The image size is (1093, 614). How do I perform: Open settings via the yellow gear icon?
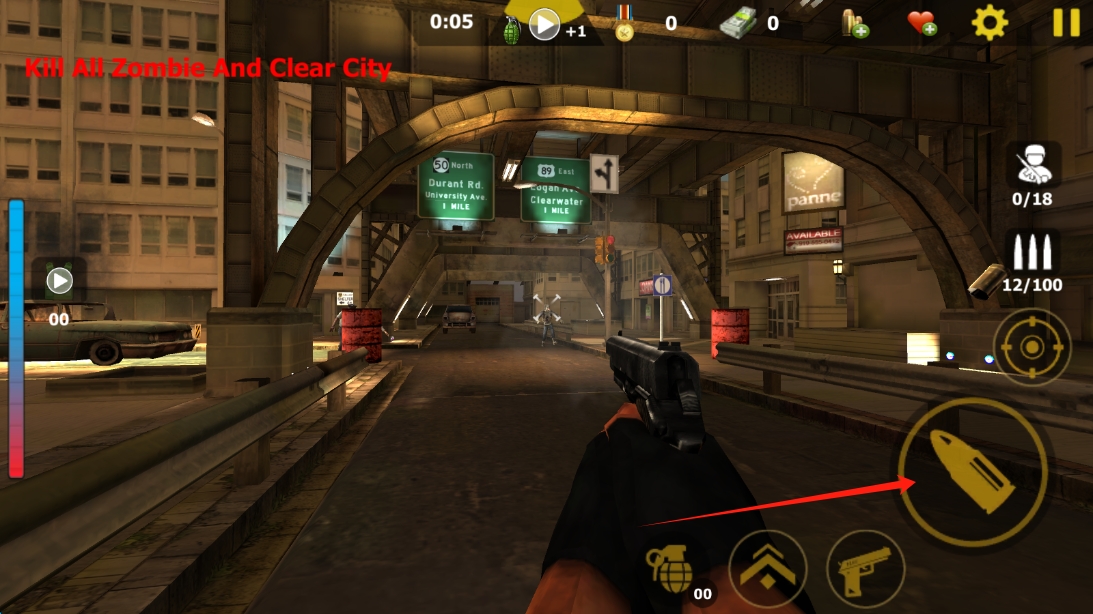(x=989, y=22)
